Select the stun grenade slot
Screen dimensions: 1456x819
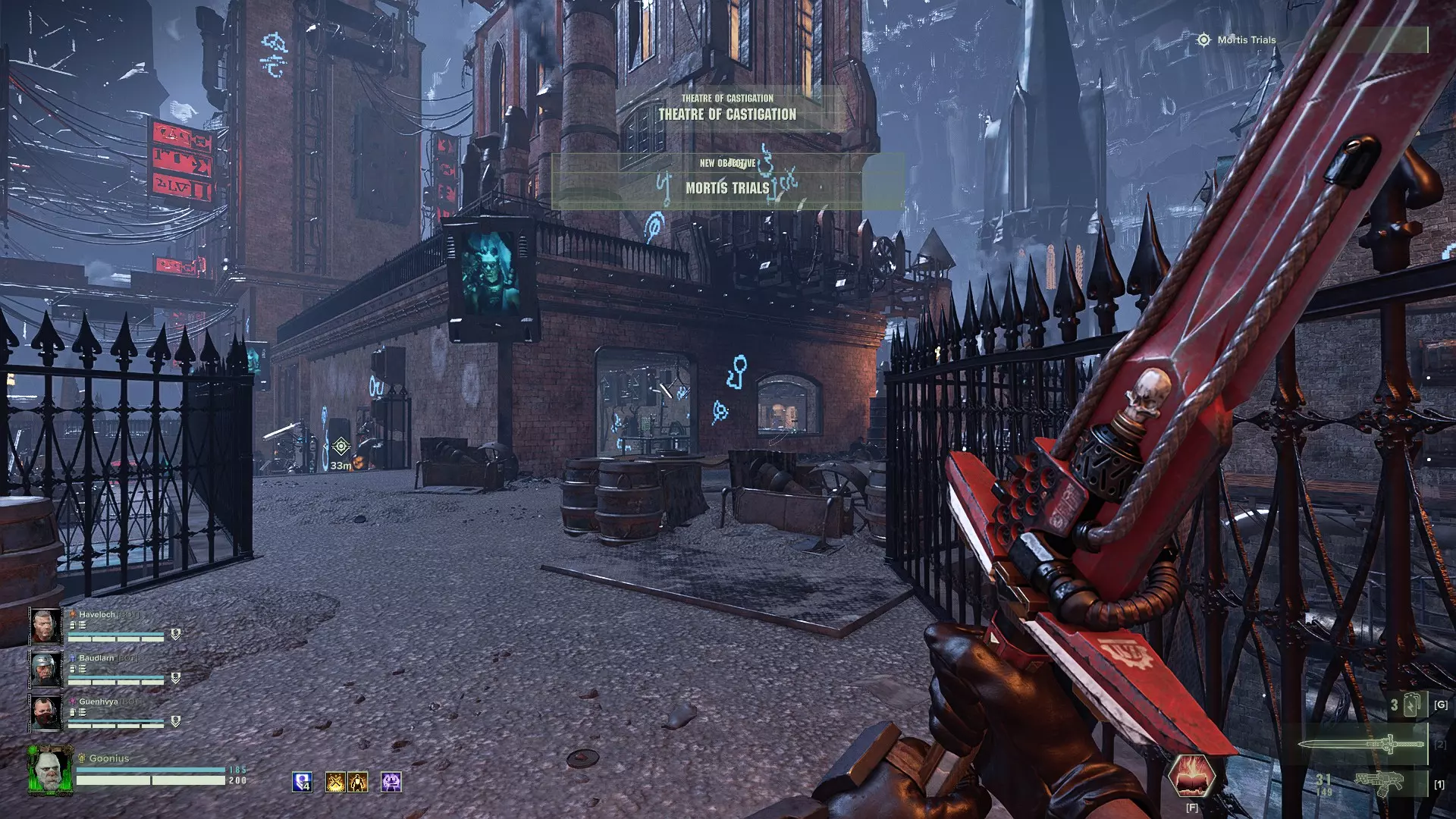[1410, 705]
